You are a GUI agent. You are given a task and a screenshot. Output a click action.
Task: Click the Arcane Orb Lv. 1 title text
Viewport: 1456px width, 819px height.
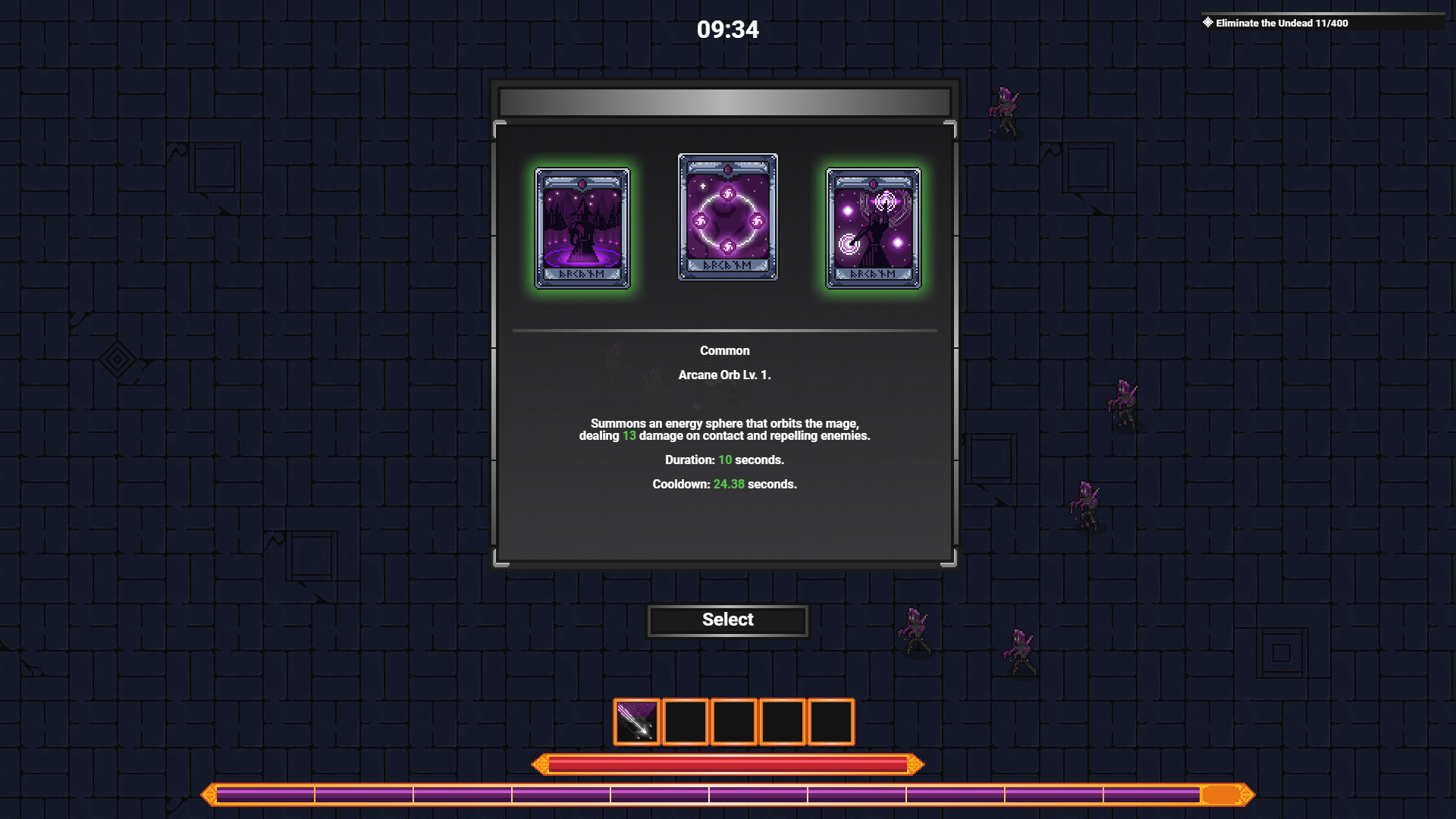(726, 375)
